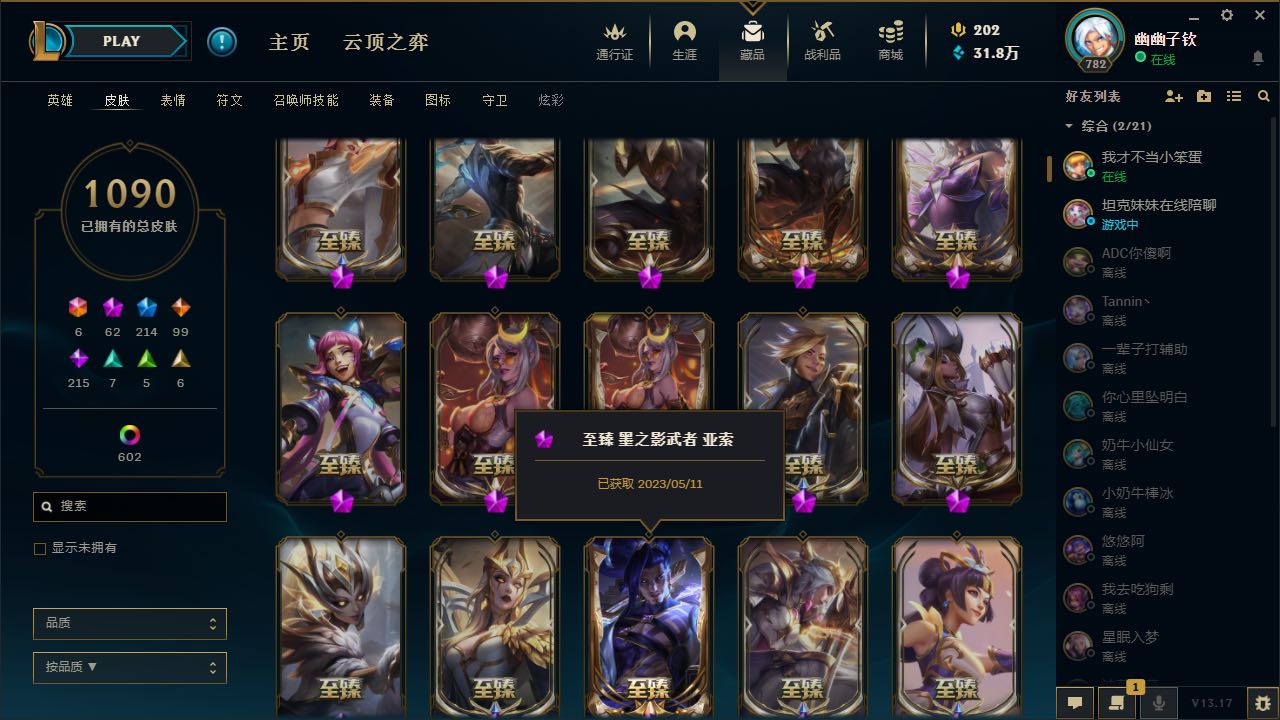1280x720 pixels.
Task: Click the add friend icon above the friend list
Action: (1173, 96)
